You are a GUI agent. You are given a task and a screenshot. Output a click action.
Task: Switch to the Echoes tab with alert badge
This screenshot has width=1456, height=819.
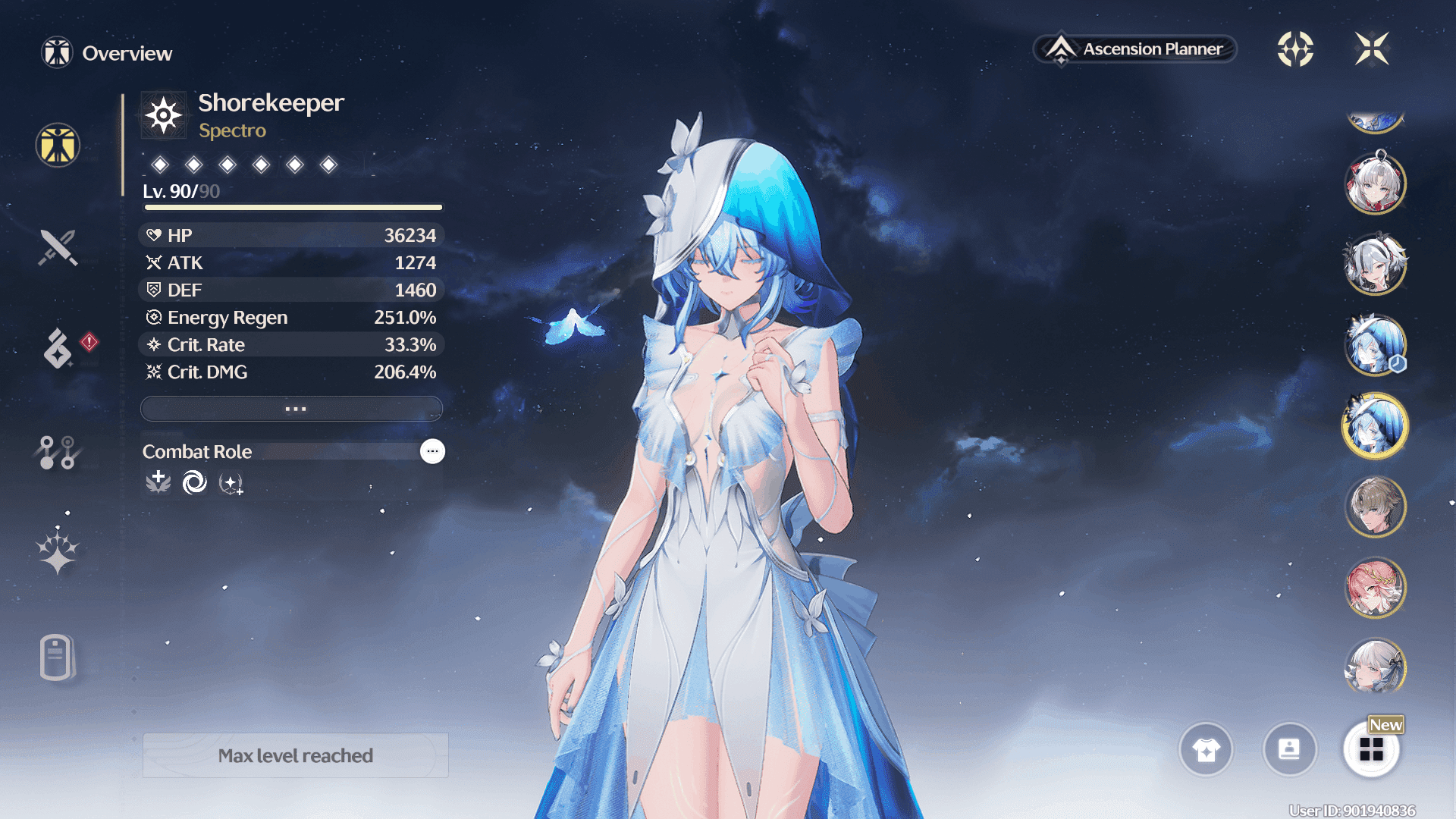58,348
